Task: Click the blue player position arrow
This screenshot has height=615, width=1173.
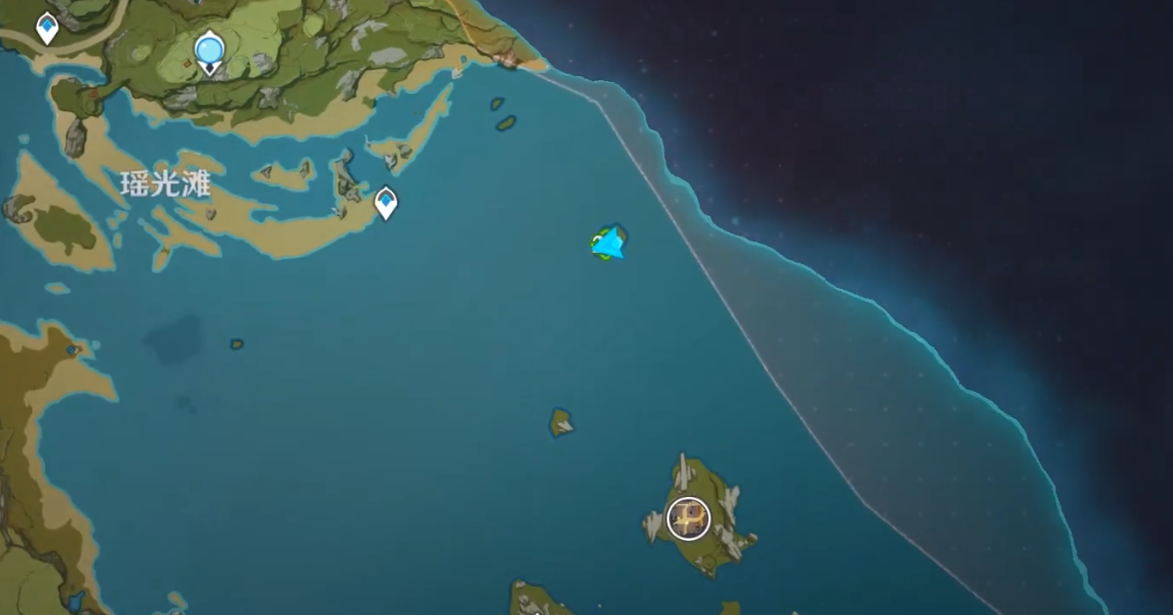Action: [x=608, y=243]
